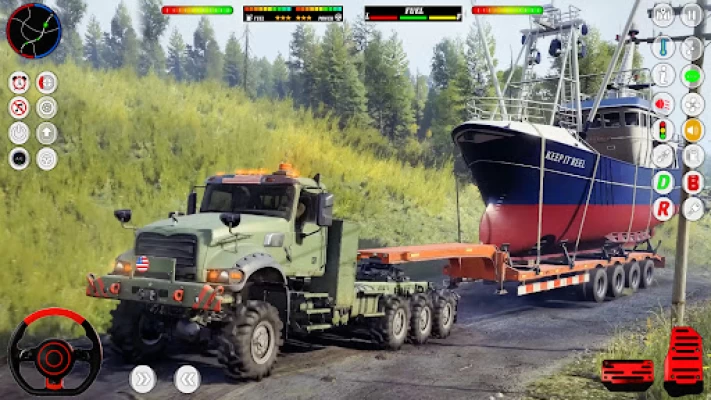Select the red B gear button
This screenshot has width=711, height=400.
tap(692, 182)
